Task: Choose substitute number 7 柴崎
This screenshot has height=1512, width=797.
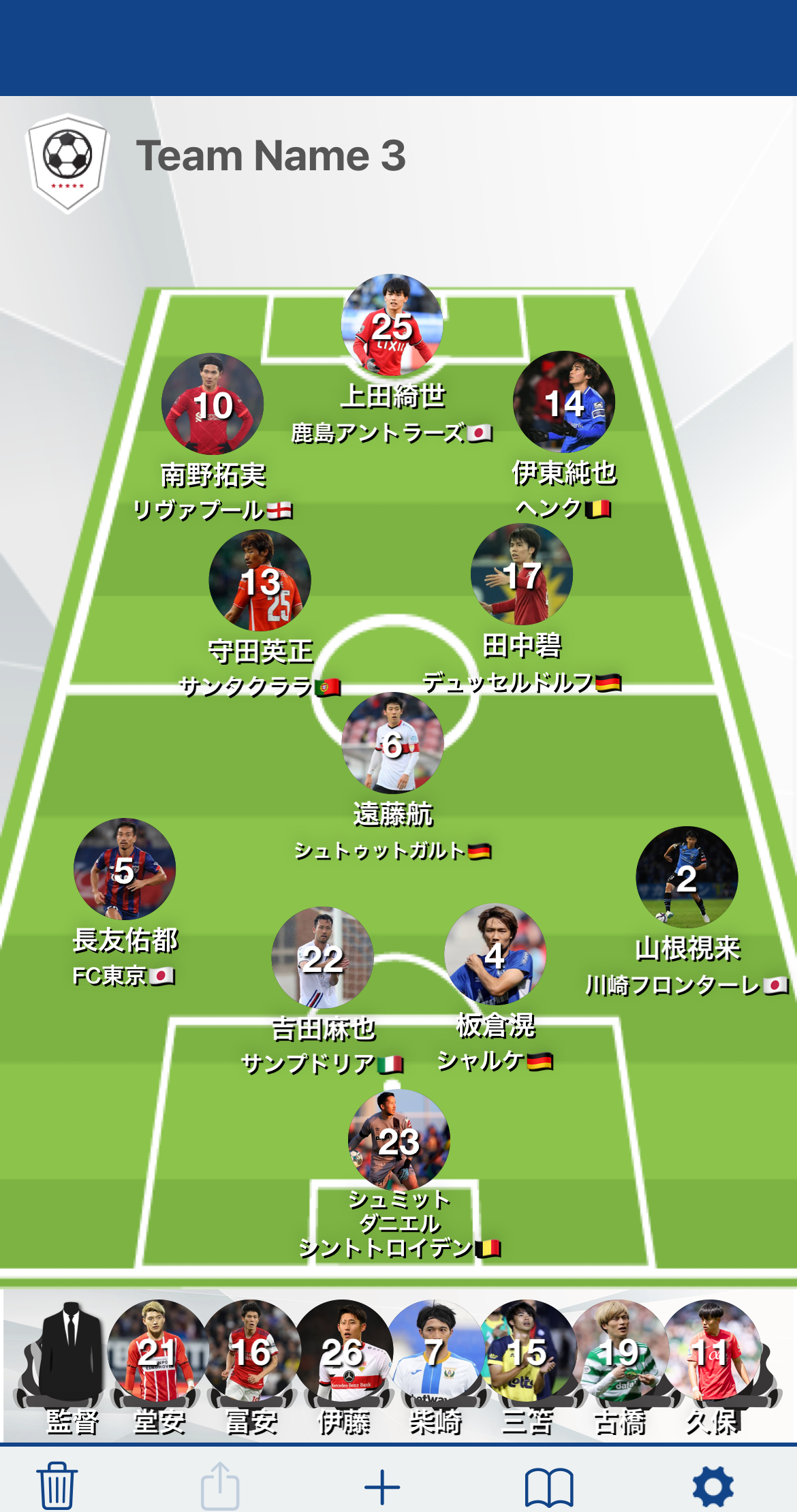Action: click(435, 1352)
